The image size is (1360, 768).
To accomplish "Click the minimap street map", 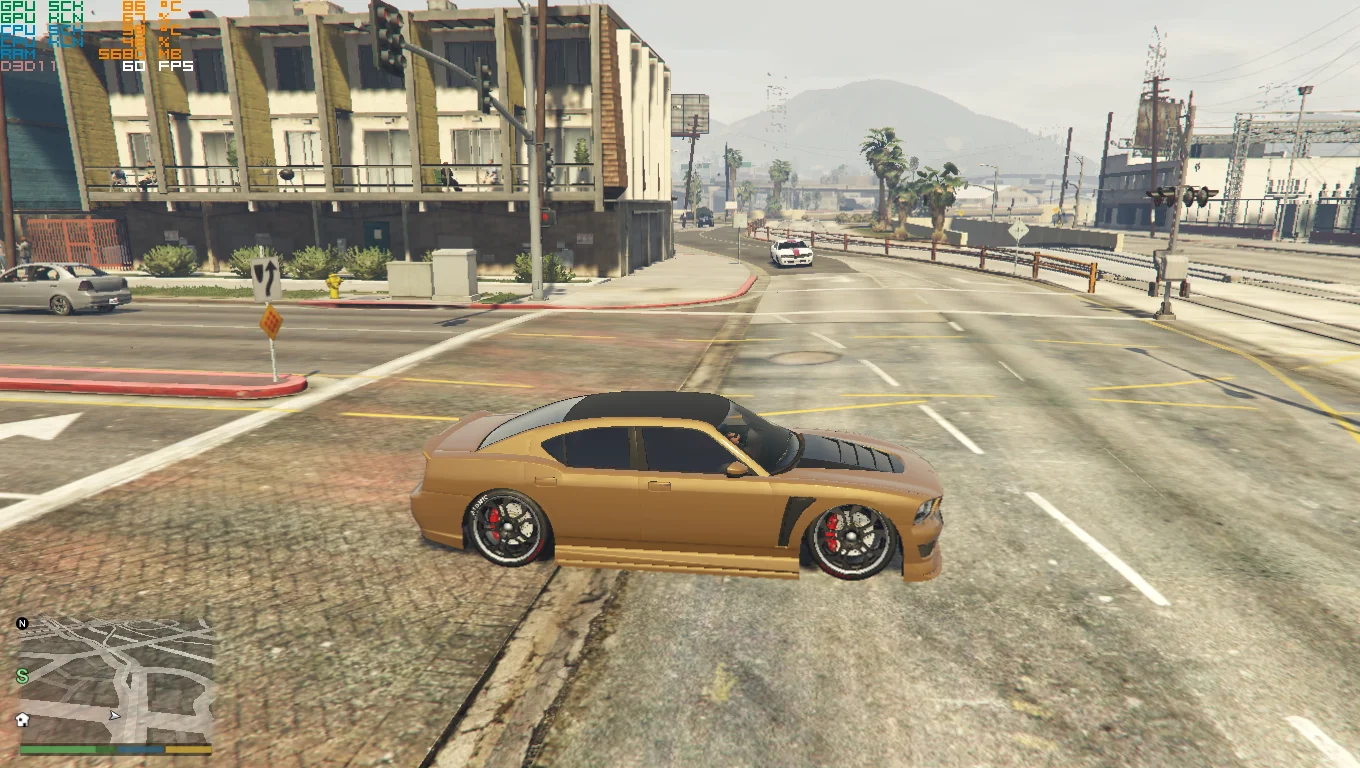I will click(x=117, y=680).
